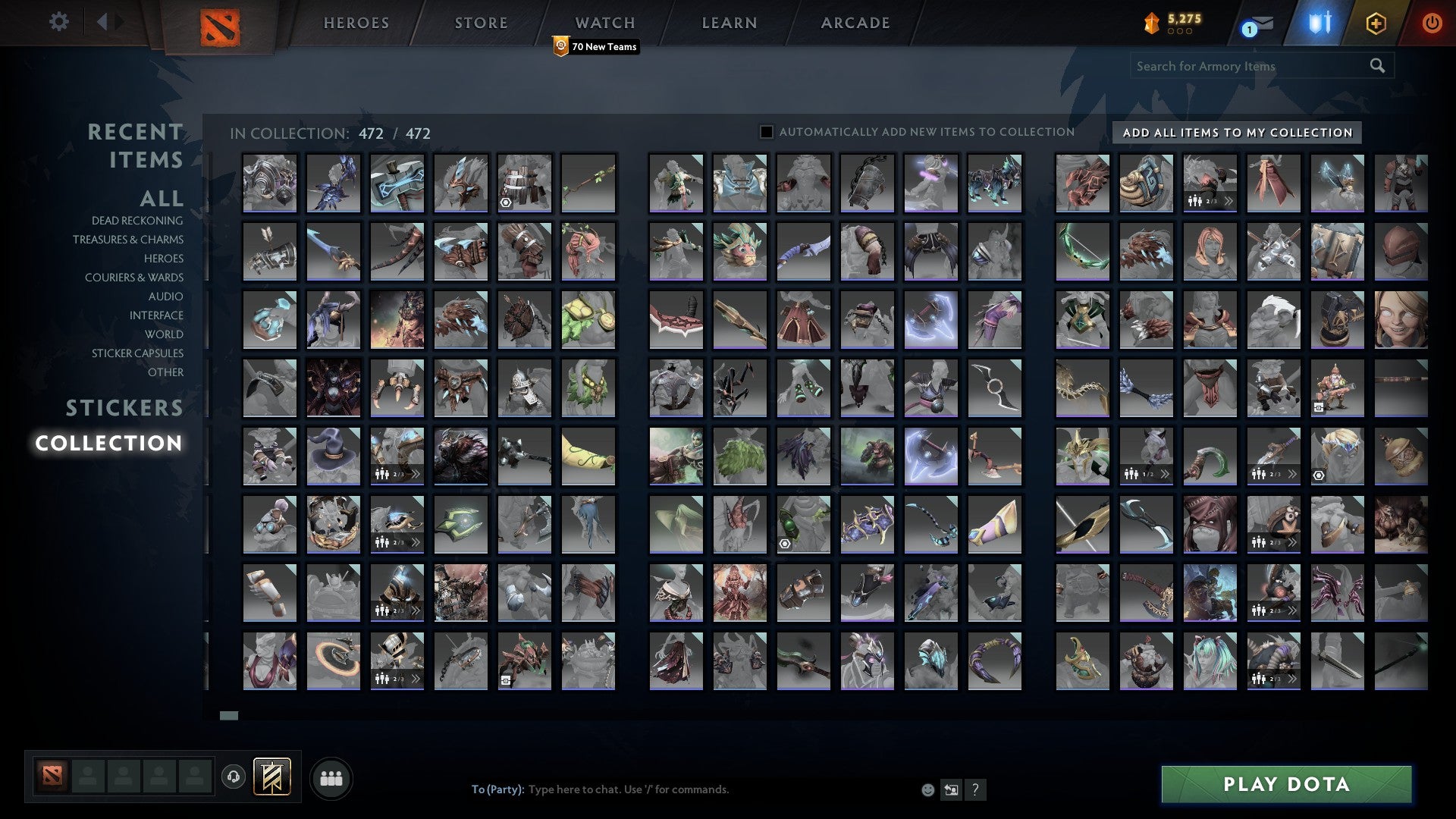Click the emoticon smiley in the chat bar
This screenshot has width=1456, height=819.
[x=927, y=789]
